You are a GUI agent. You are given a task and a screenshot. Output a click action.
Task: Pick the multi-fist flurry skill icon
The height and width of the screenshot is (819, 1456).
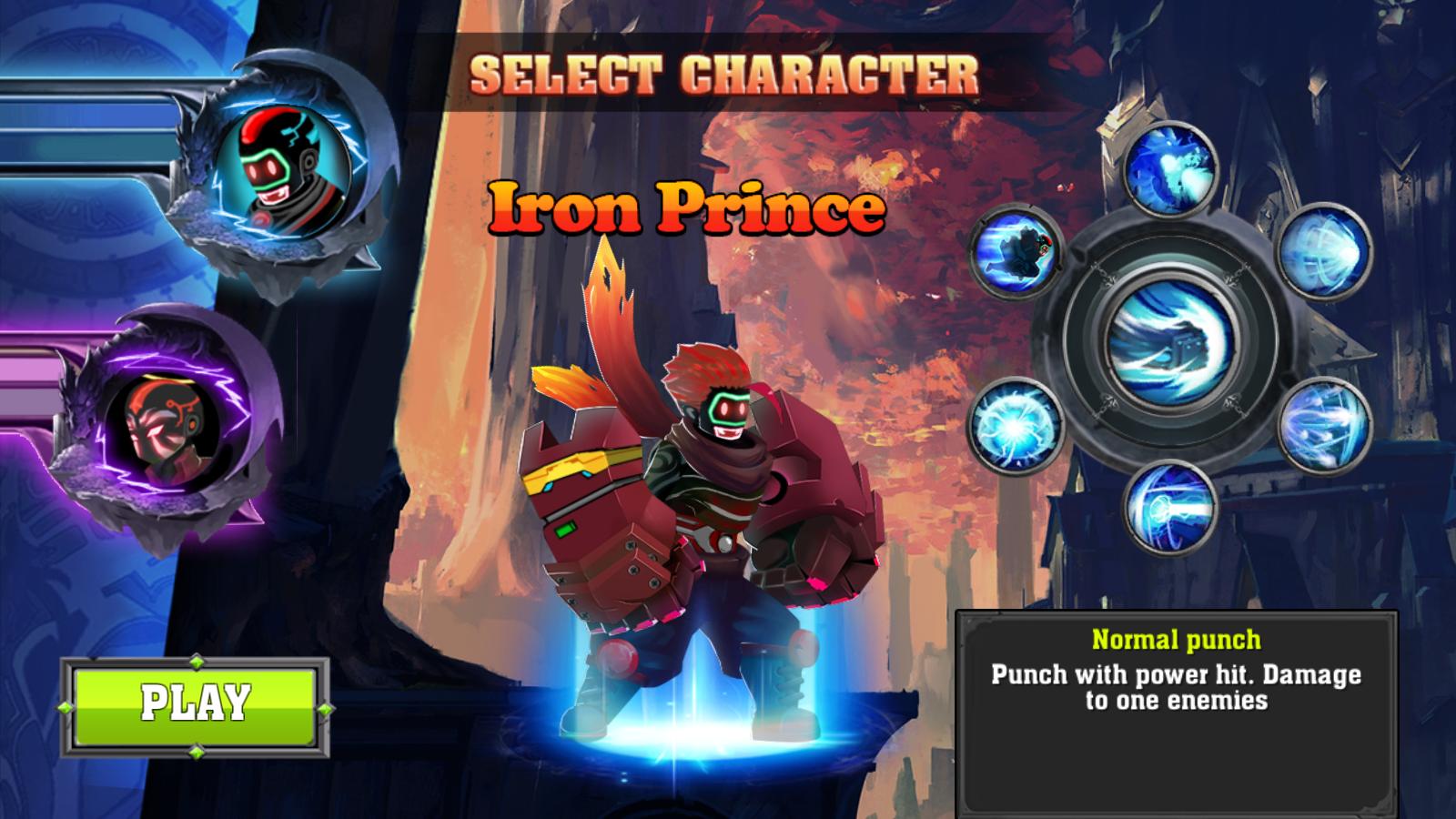1323,426
